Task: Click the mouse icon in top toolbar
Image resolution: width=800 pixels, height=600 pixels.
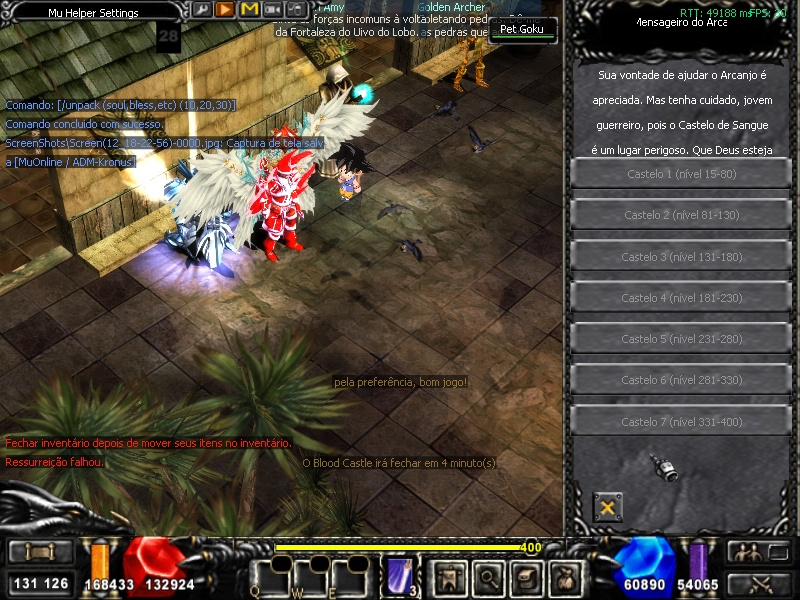Action: (294, 10)
